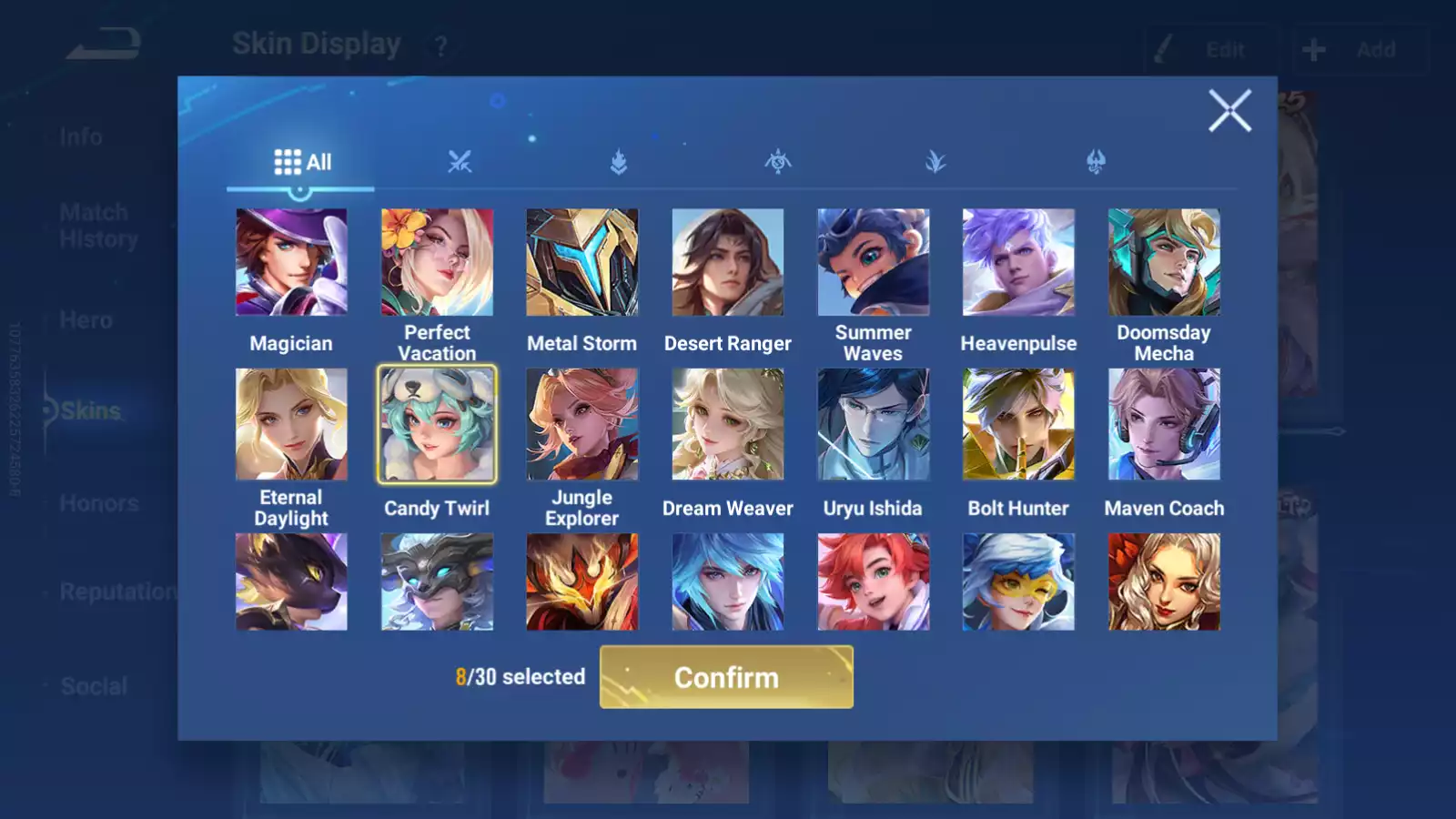Pick the Uryu Ishida skin
Viewport: 1456px width, 819px height.
click(x=874, y=424)
